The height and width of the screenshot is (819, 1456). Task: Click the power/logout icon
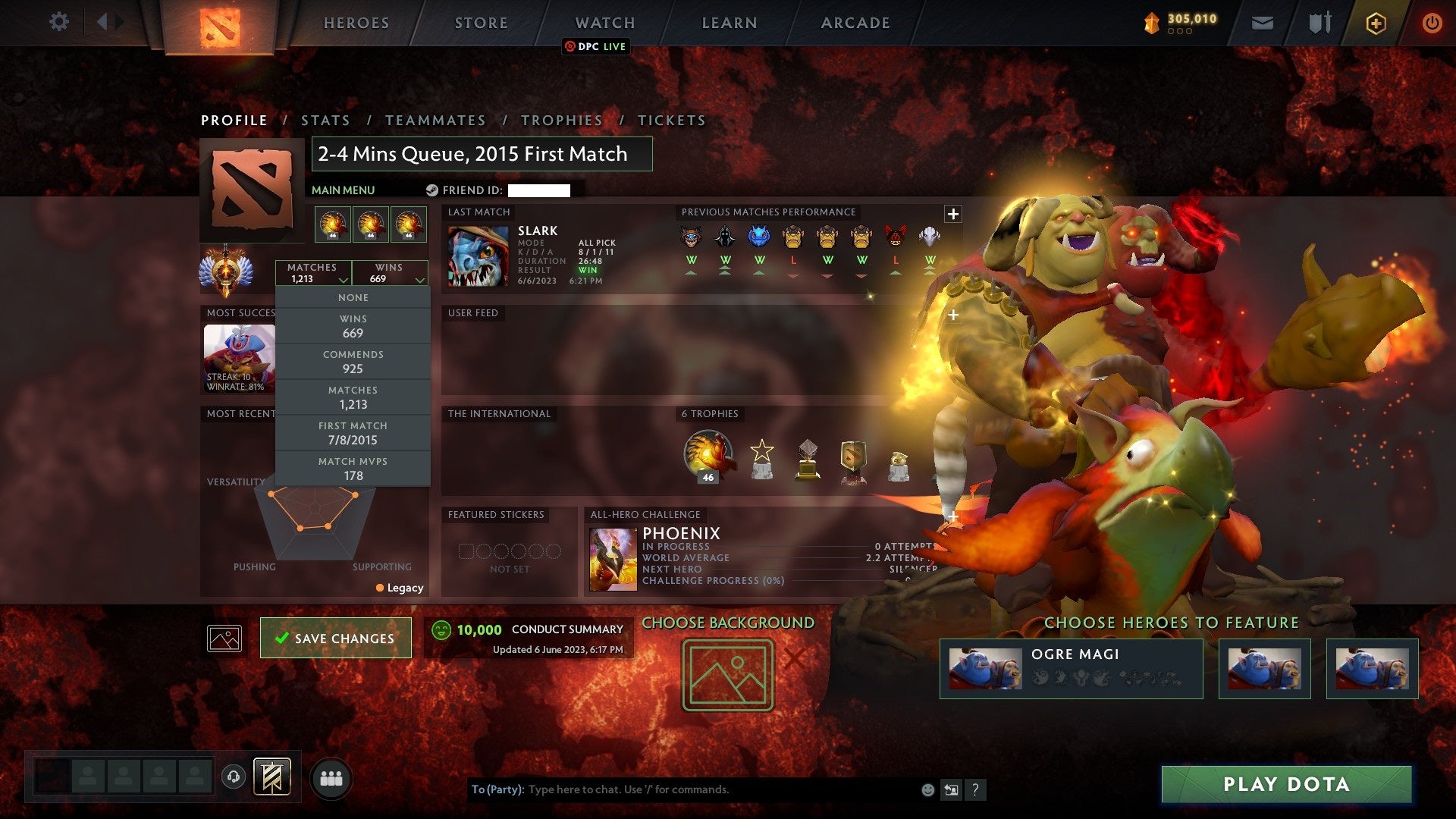click(x=1432, y=23)
